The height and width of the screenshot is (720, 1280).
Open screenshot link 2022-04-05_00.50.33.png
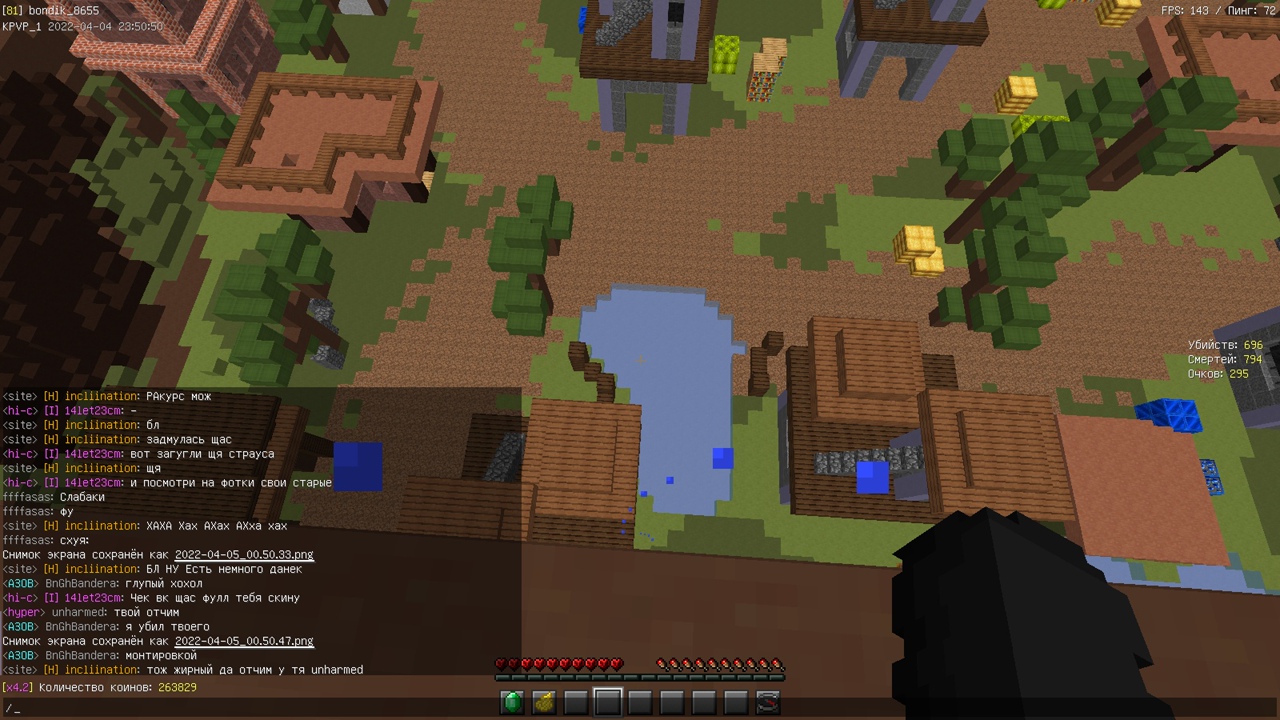(x=244, y=555)
